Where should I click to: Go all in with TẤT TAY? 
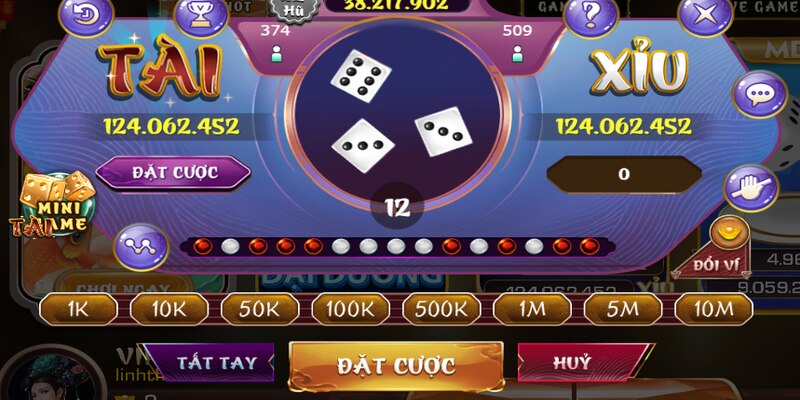click(216, 362)
